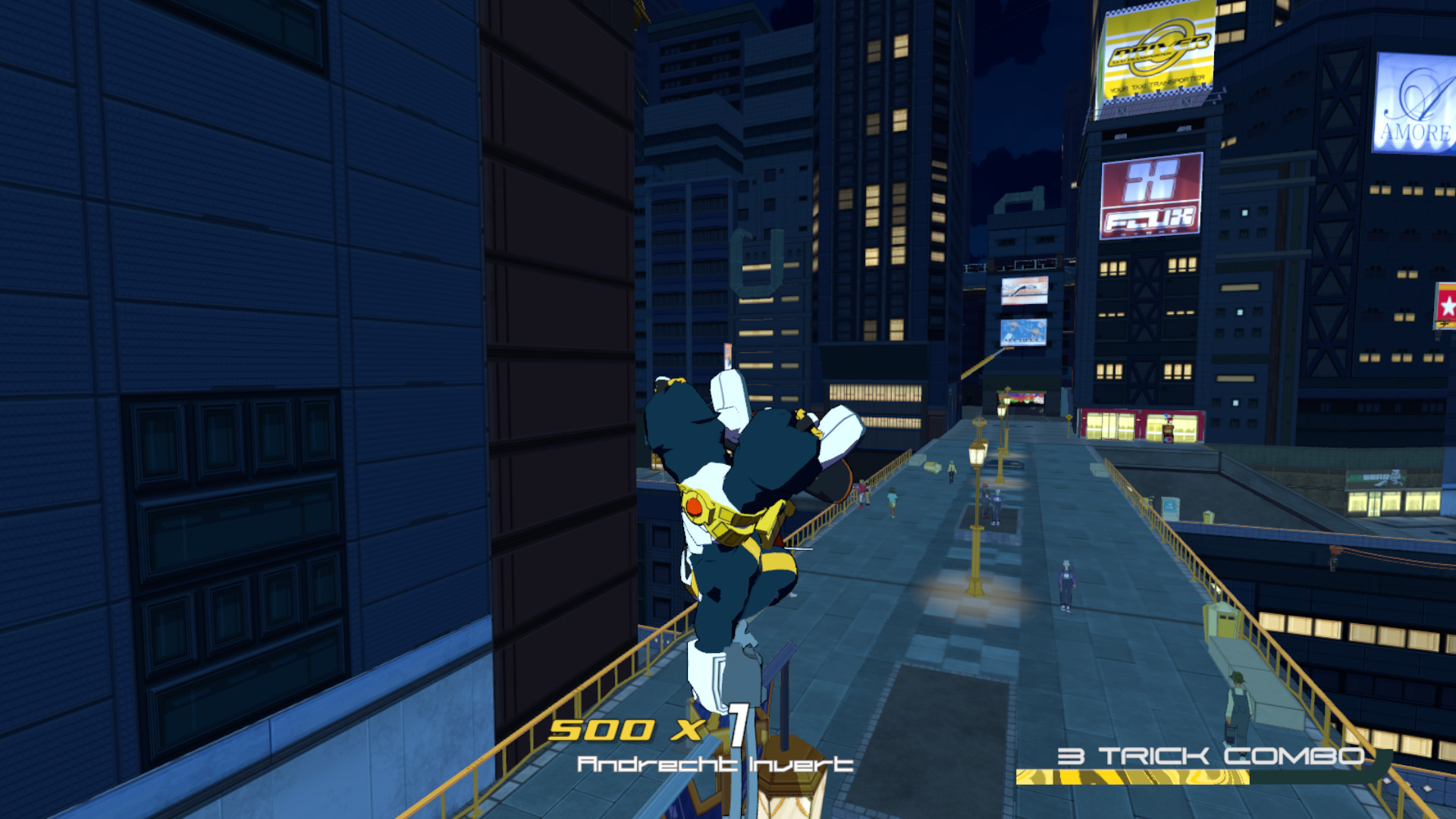This screenshot has width=1456, height=819.
Task: Select the screen panel on the distant overpass
Action: click(x=1024, y=290)
